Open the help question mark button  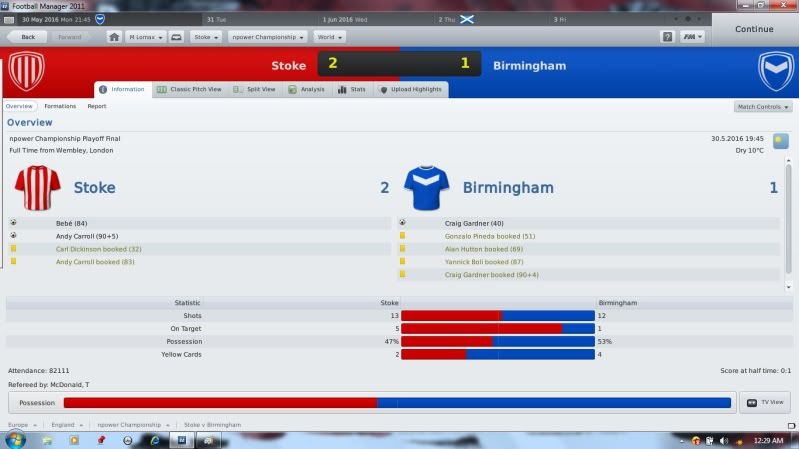(x=667, y=37)
